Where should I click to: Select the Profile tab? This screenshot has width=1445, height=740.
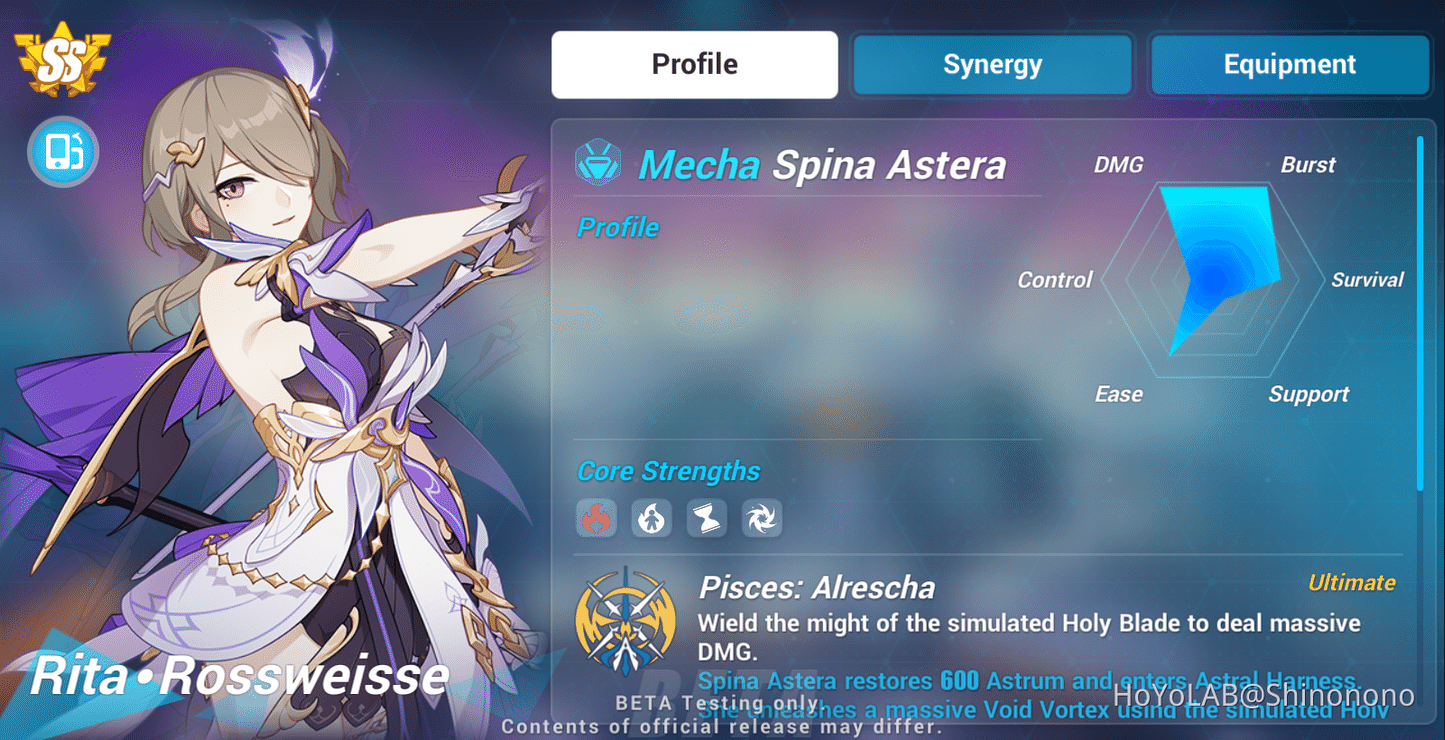(x=694, y=64)
